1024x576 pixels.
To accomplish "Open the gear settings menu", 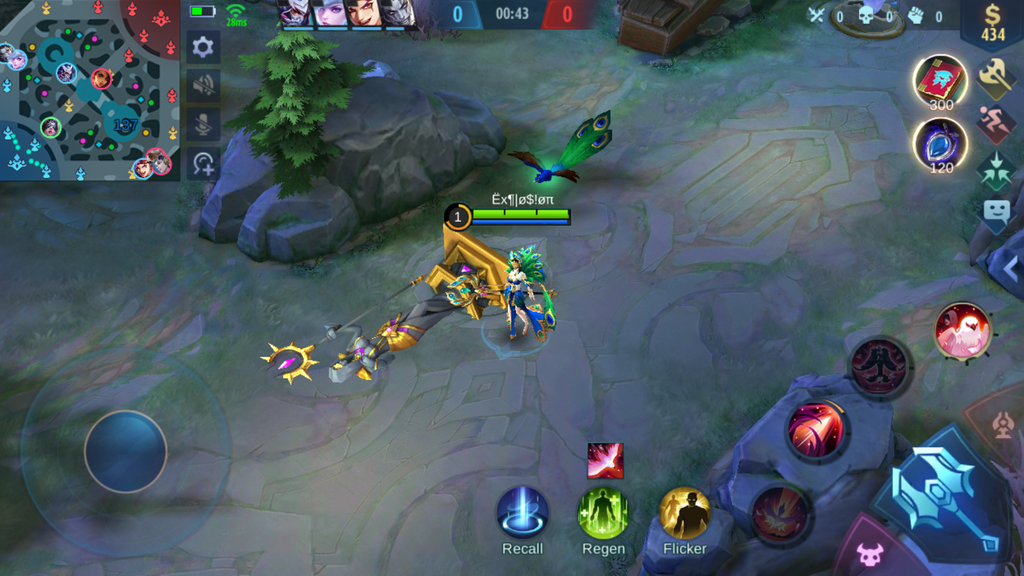I will pos(203,47).
